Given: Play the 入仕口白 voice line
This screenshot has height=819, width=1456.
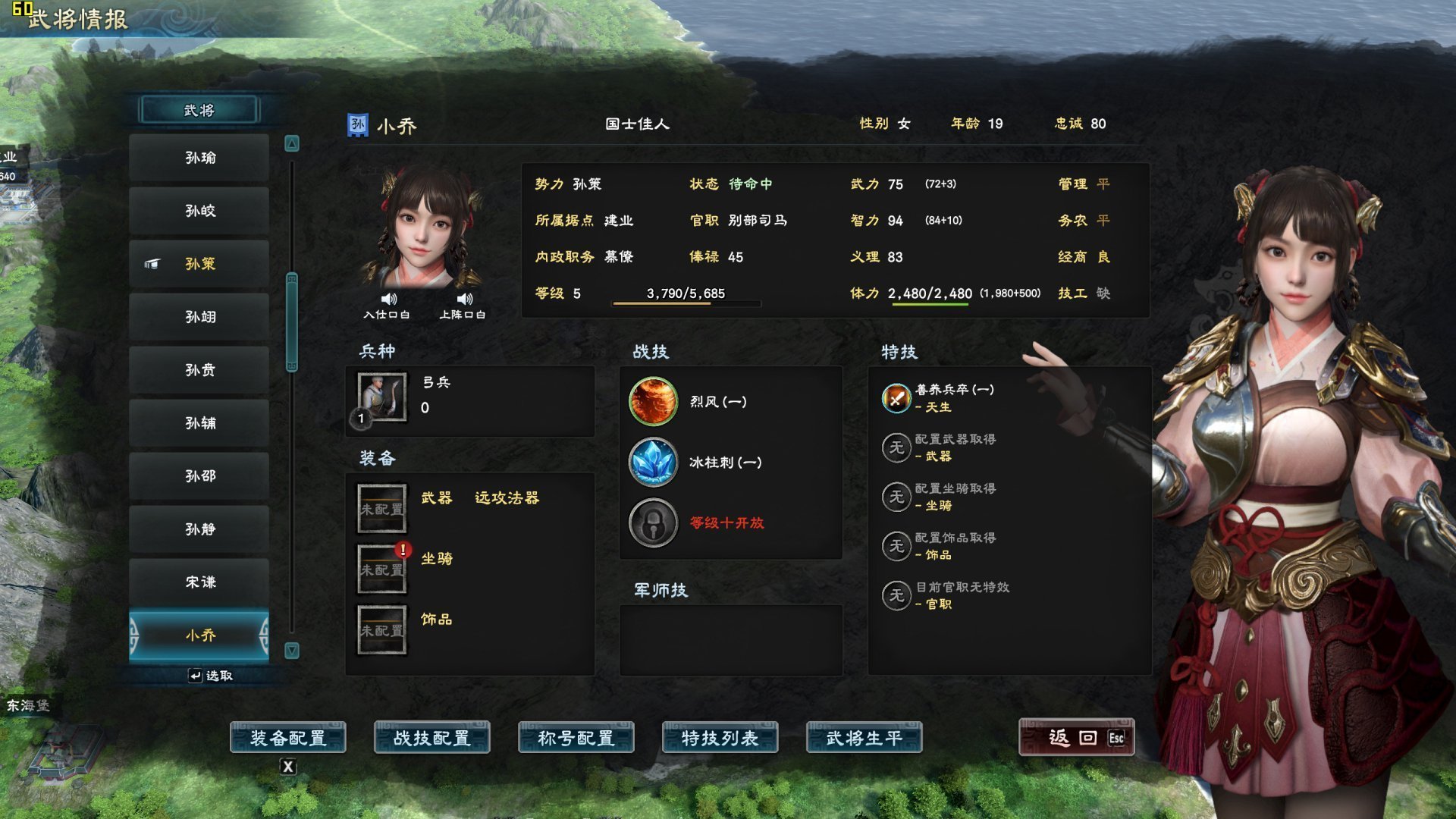Looking at the screenshot, I should tap(389, 299).
